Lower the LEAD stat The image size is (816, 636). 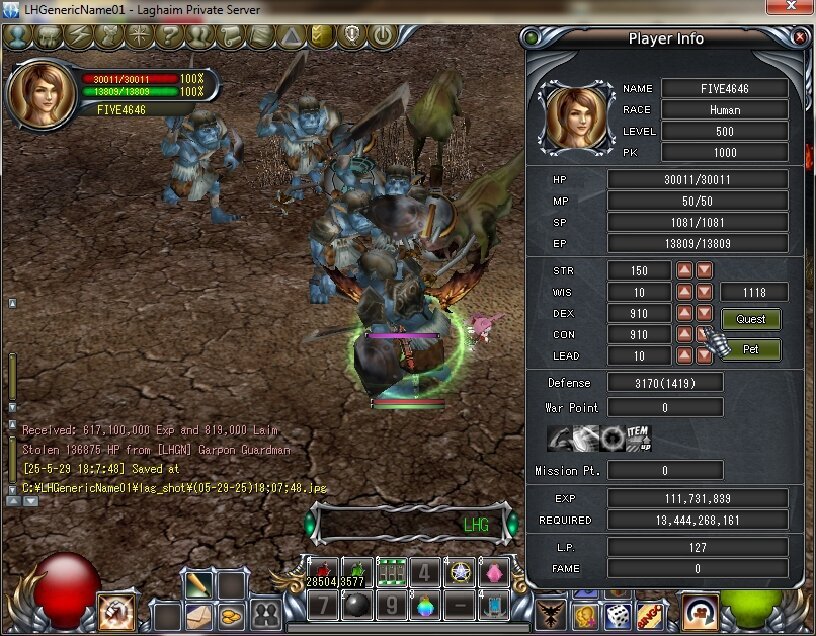click(x=705, y=355)
